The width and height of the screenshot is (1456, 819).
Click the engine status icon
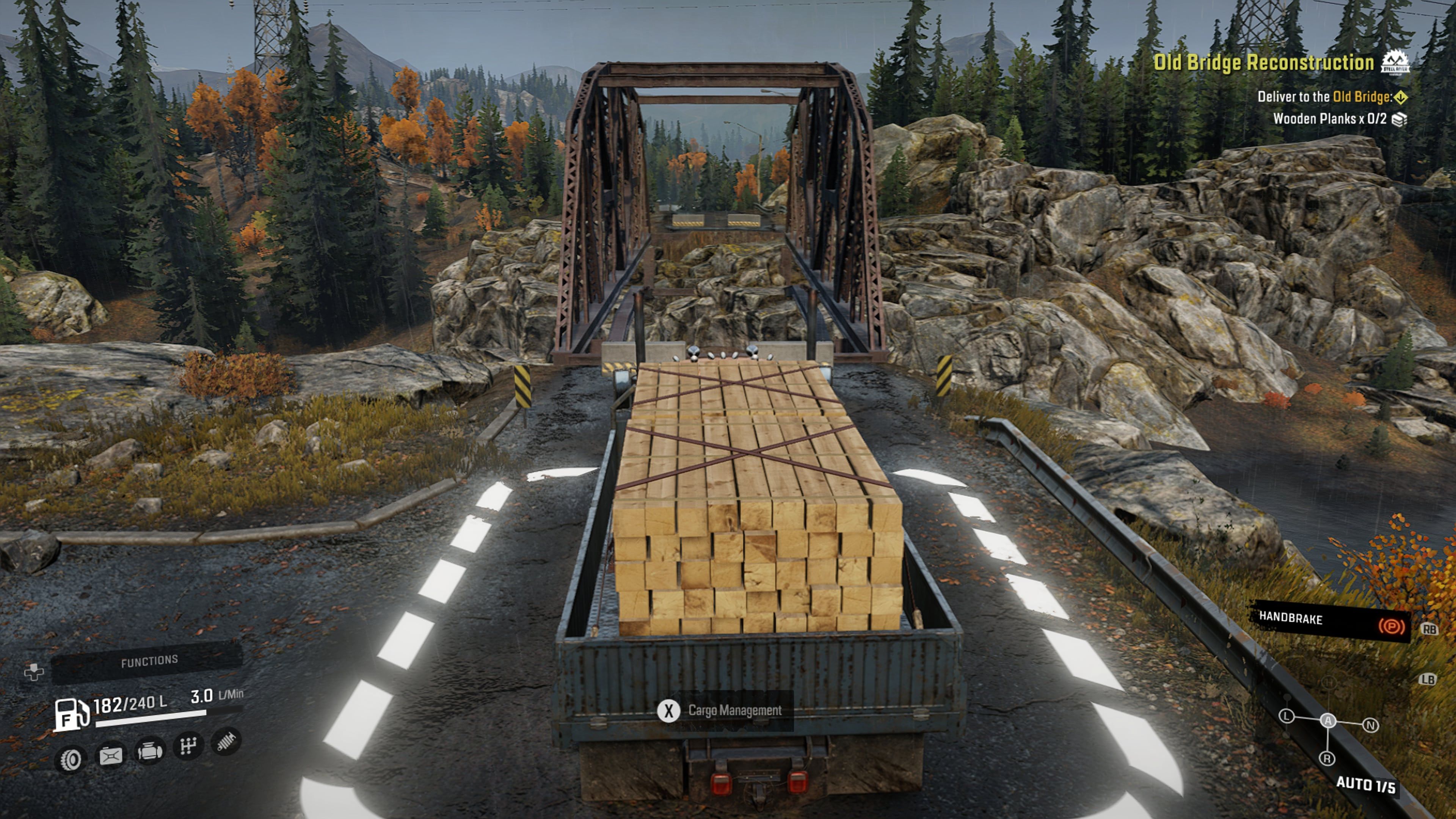(x=151, y=752)
